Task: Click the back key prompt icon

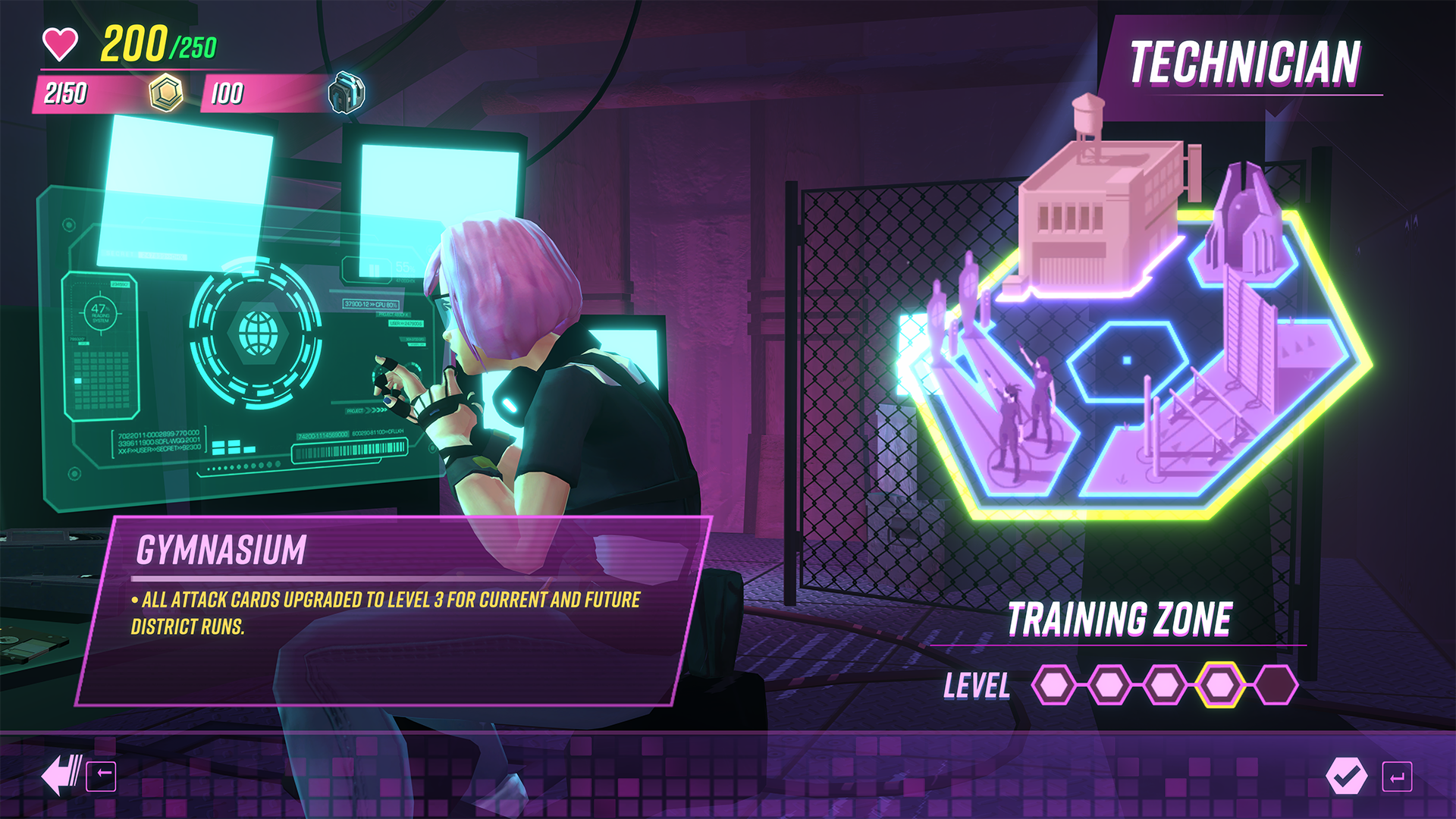Action: (x=102, y=777)
